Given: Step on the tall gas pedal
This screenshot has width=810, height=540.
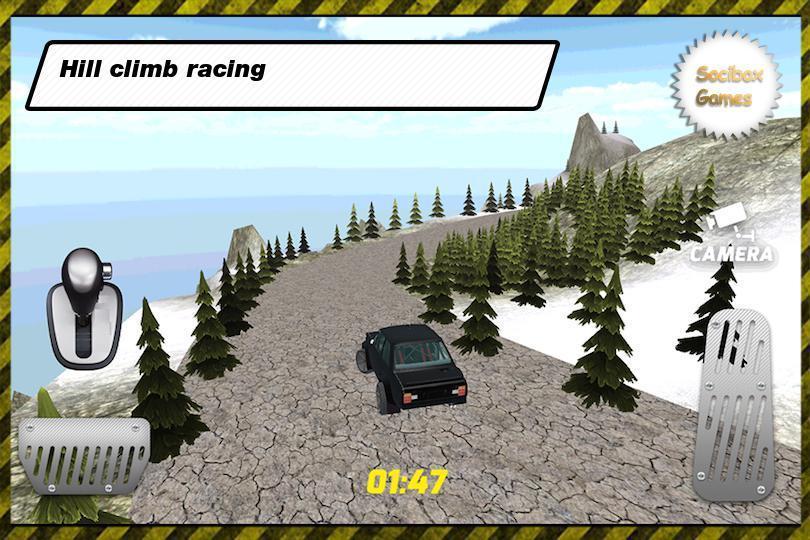Looking at the screenshot, I should pyautogui.click(x=739, y=402).
